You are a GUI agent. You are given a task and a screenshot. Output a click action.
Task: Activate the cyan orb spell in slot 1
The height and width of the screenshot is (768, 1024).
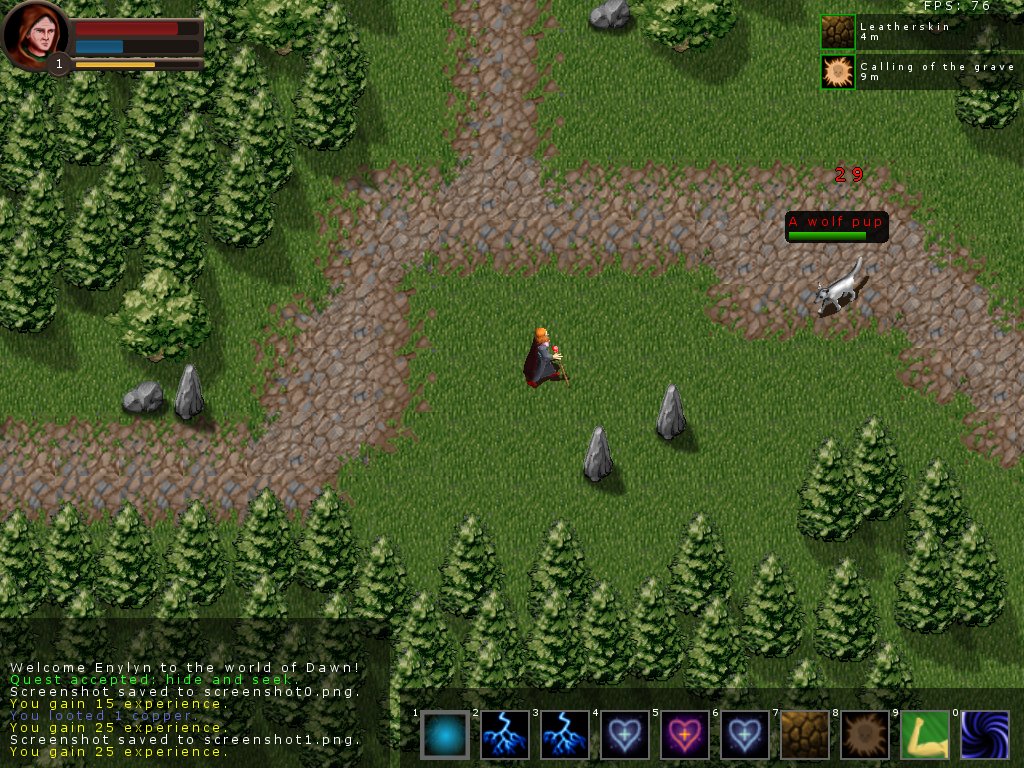(x=445, y=735)
